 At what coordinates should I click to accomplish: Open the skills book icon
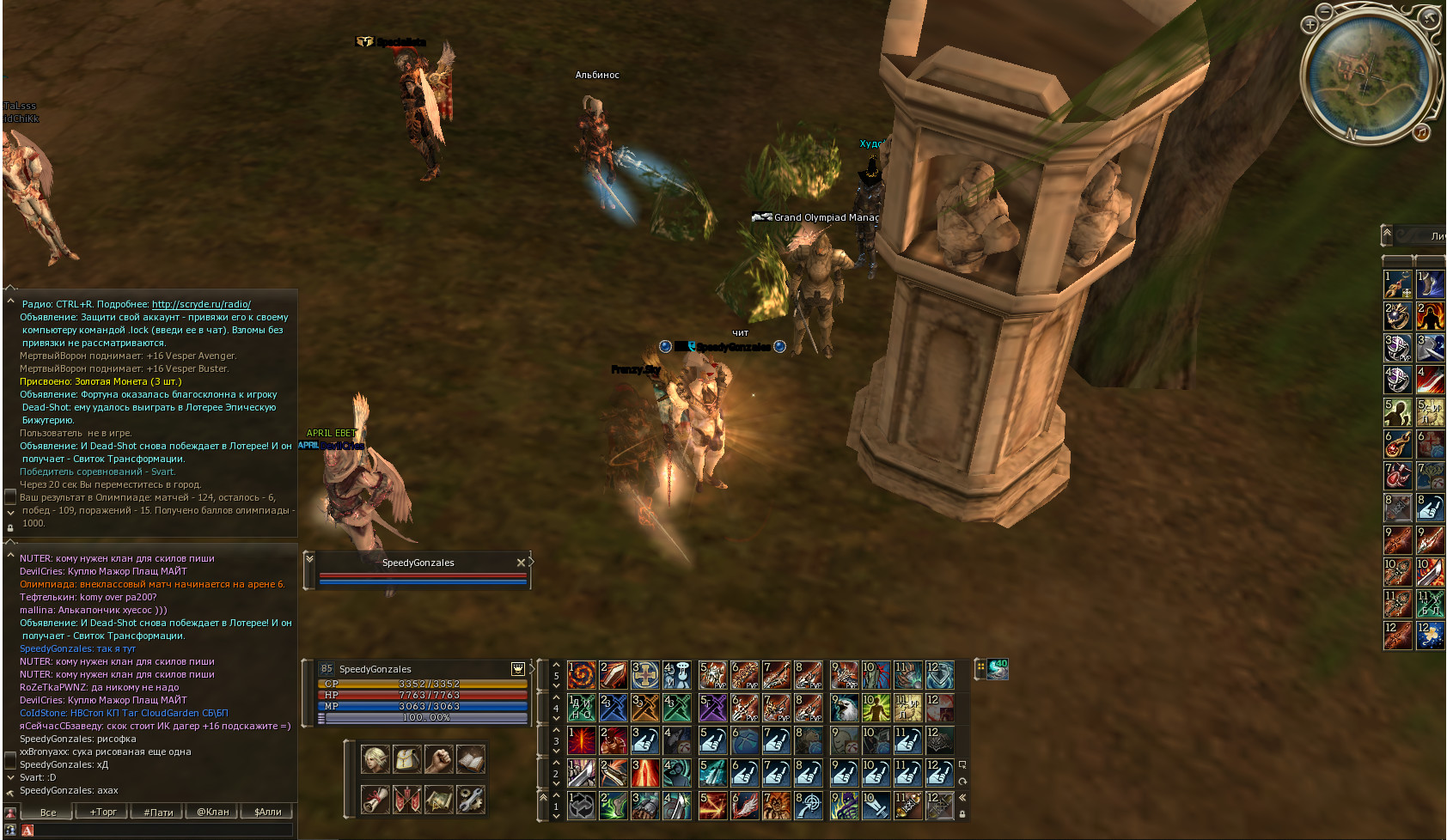coord(470,759)
